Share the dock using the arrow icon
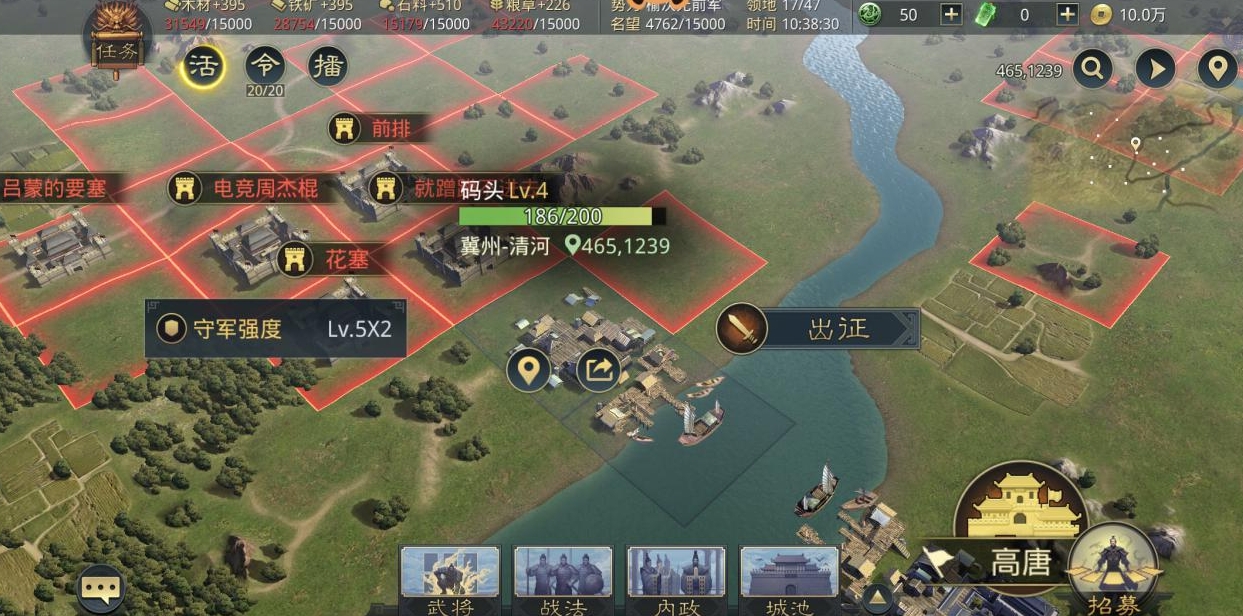This screenshot has height=616, width=1243. click(x=598, y=370)
